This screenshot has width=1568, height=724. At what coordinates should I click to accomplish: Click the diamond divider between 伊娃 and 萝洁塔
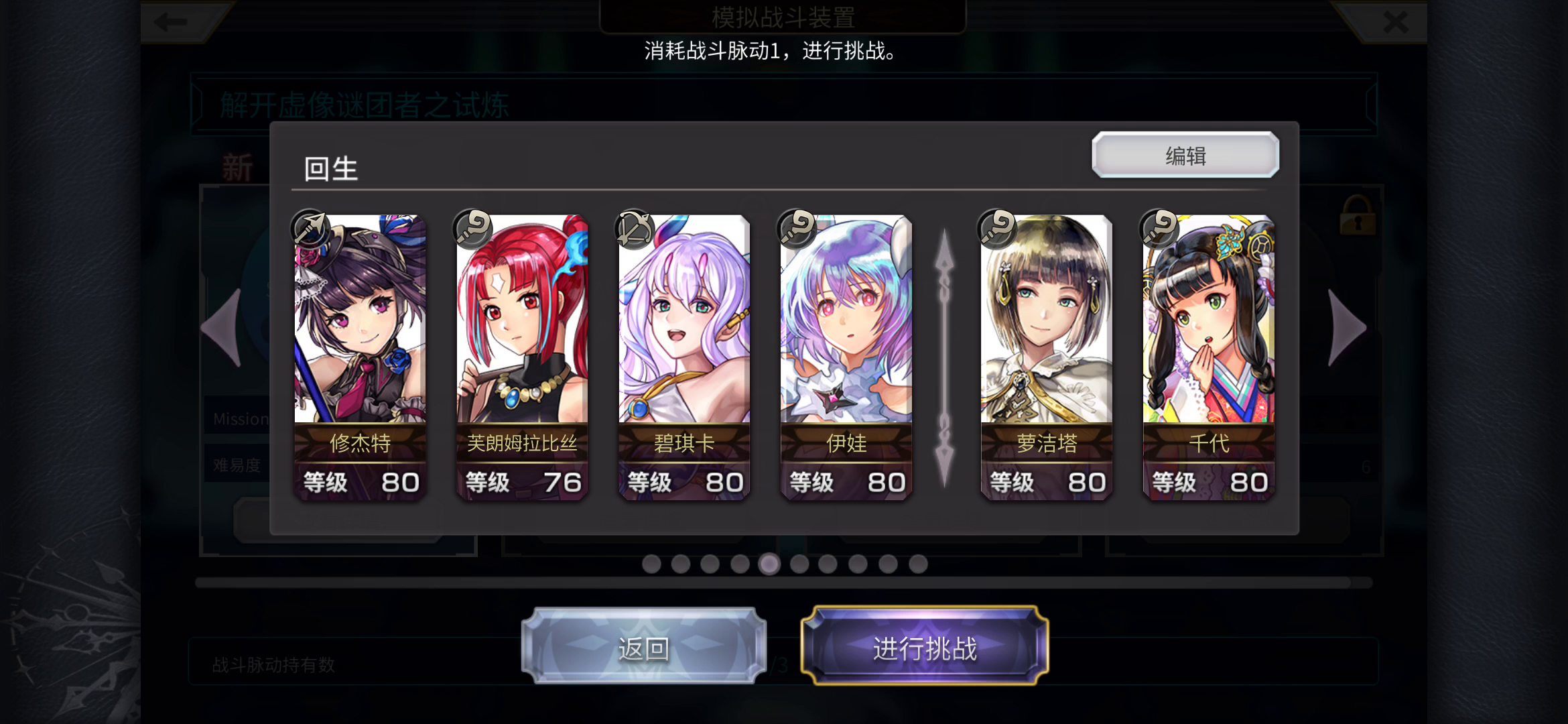coord(945,355)
